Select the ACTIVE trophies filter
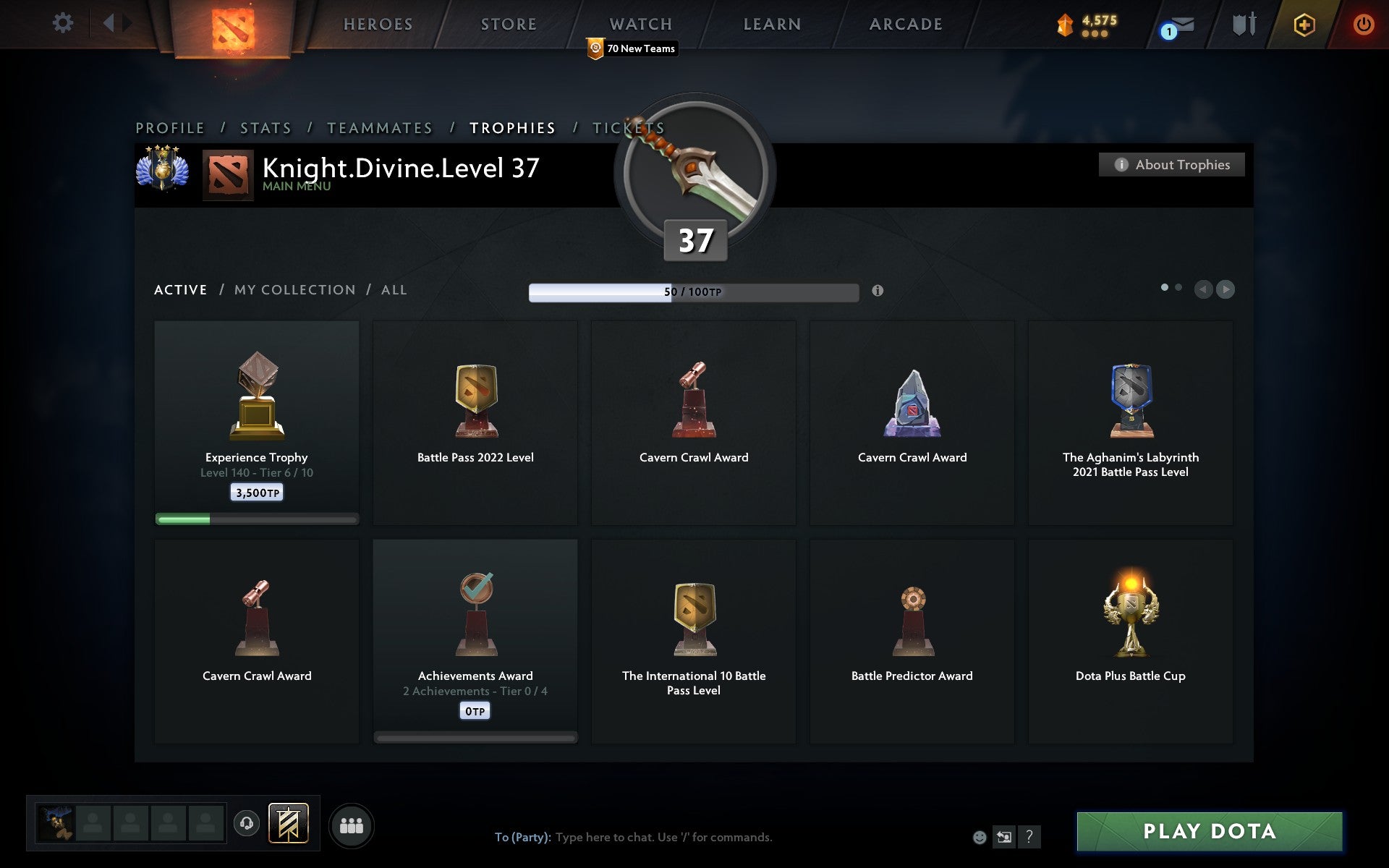 click(x=180, y=289)
